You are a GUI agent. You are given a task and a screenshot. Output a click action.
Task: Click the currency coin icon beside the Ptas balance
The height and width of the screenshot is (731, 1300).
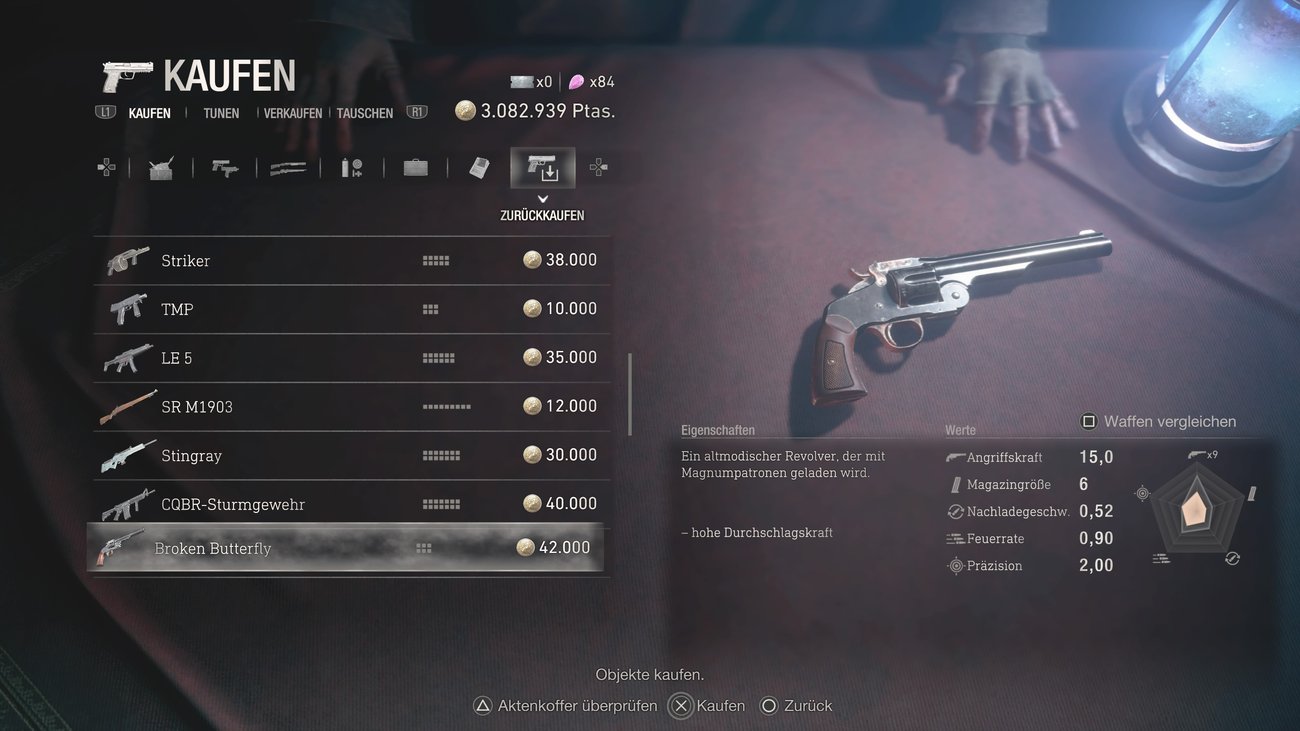464,111
